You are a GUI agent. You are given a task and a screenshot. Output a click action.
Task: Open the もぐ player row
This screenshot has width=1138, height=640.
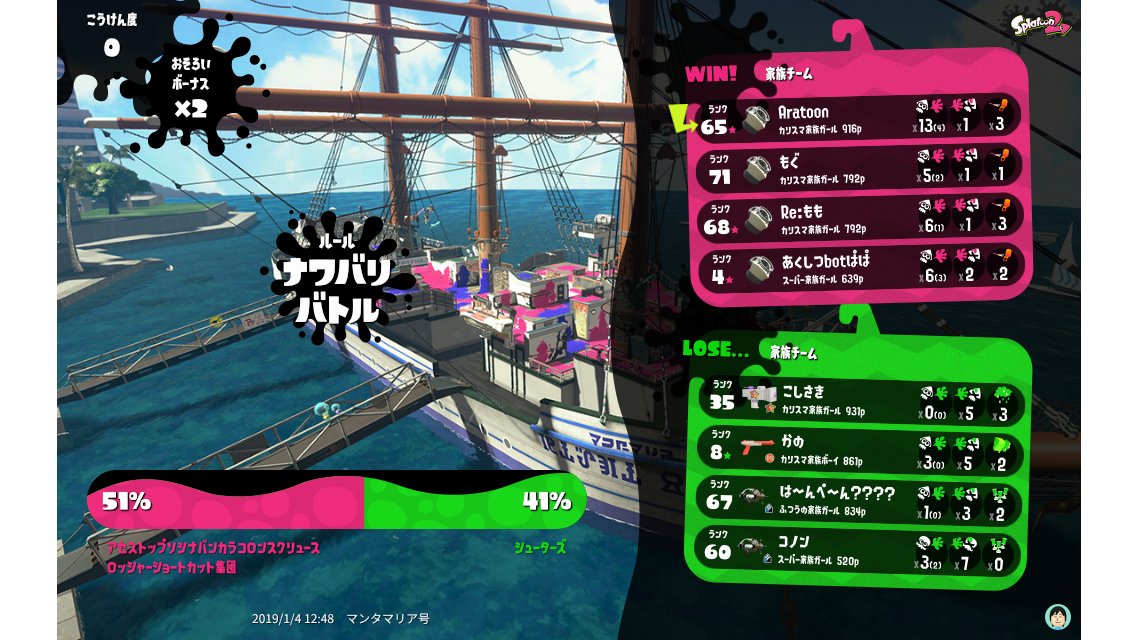click(860, 168)
